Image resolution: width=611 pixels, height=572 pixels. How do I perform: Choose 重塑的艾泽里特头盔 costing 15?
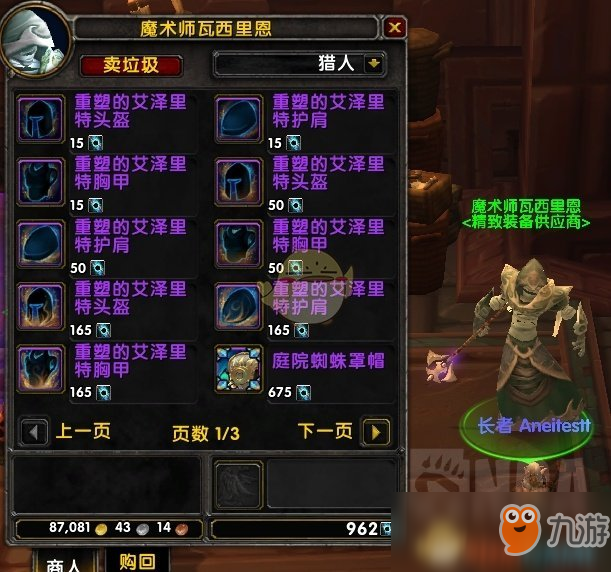coord(41,115)
